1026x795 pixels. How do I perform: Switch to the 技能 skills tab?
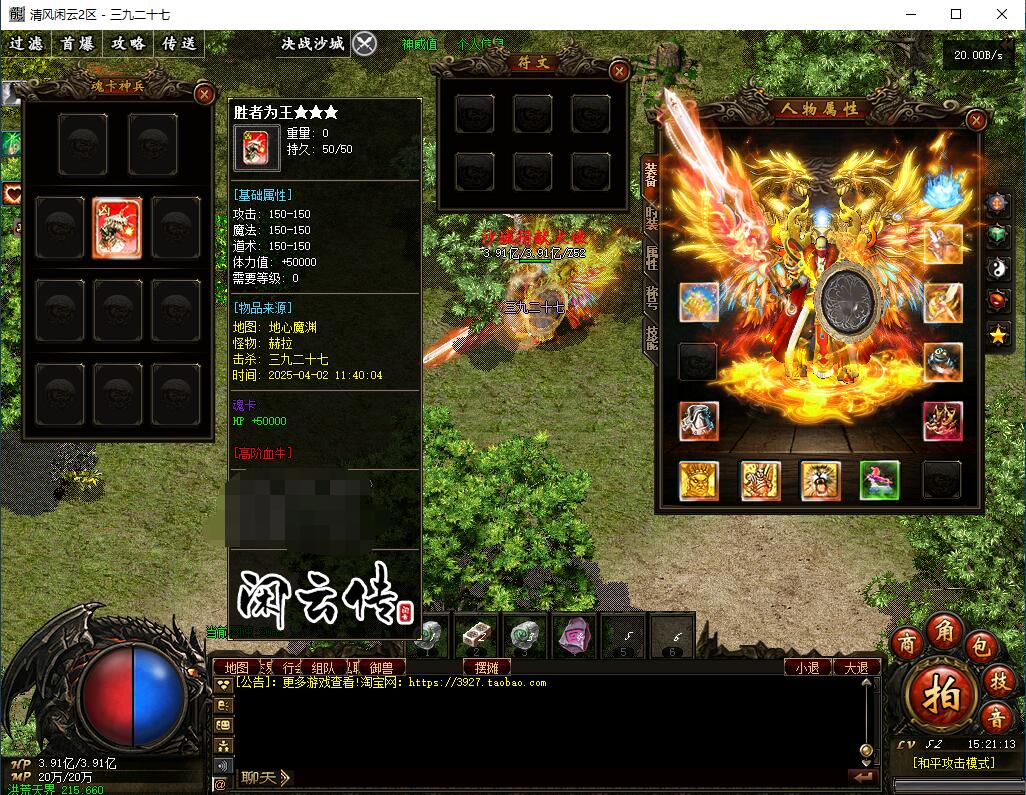tap(651, 338)
